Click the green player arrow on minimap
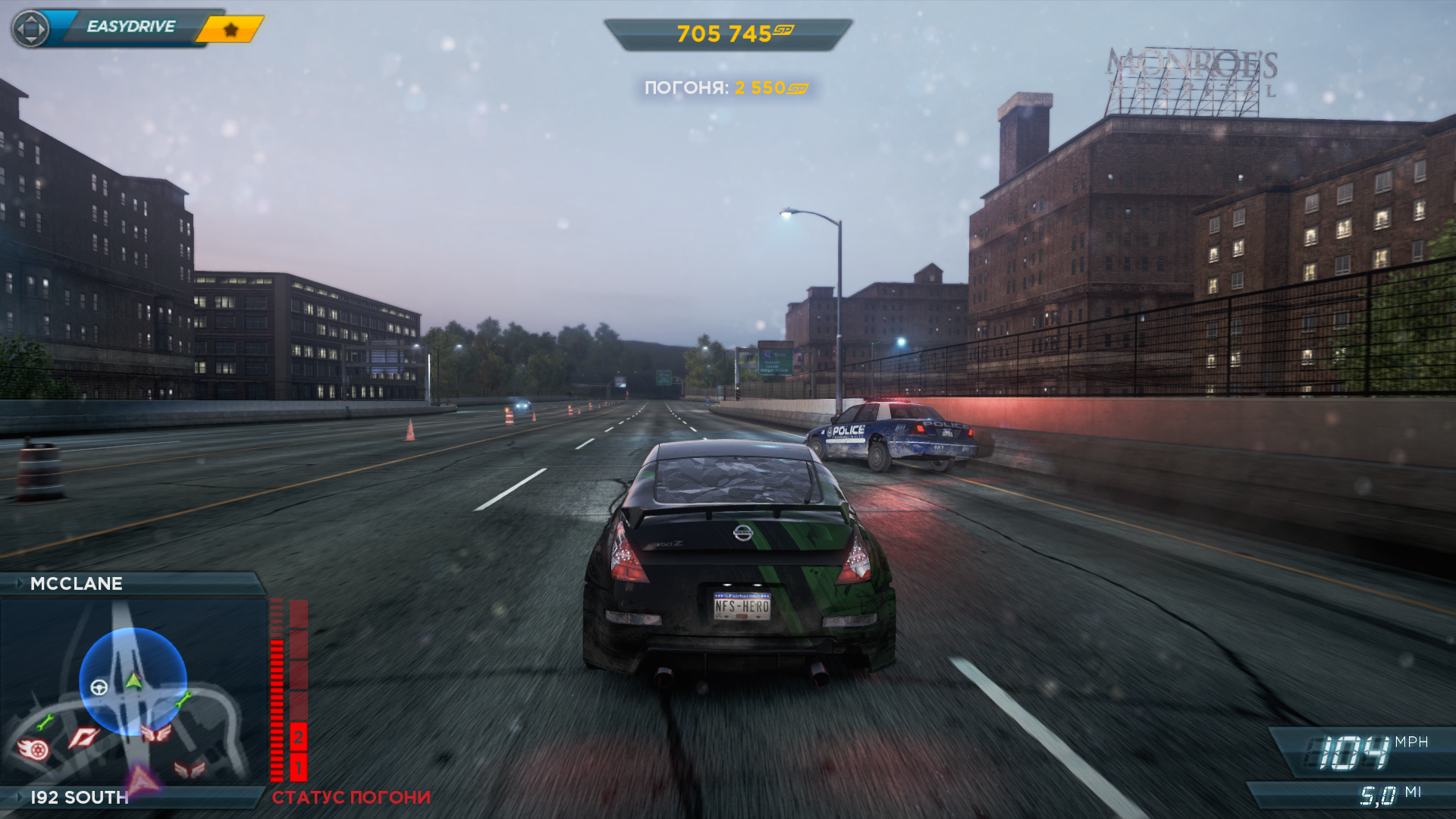Image resolution: width=1456 pixels, height=819 pixels. 133,680
